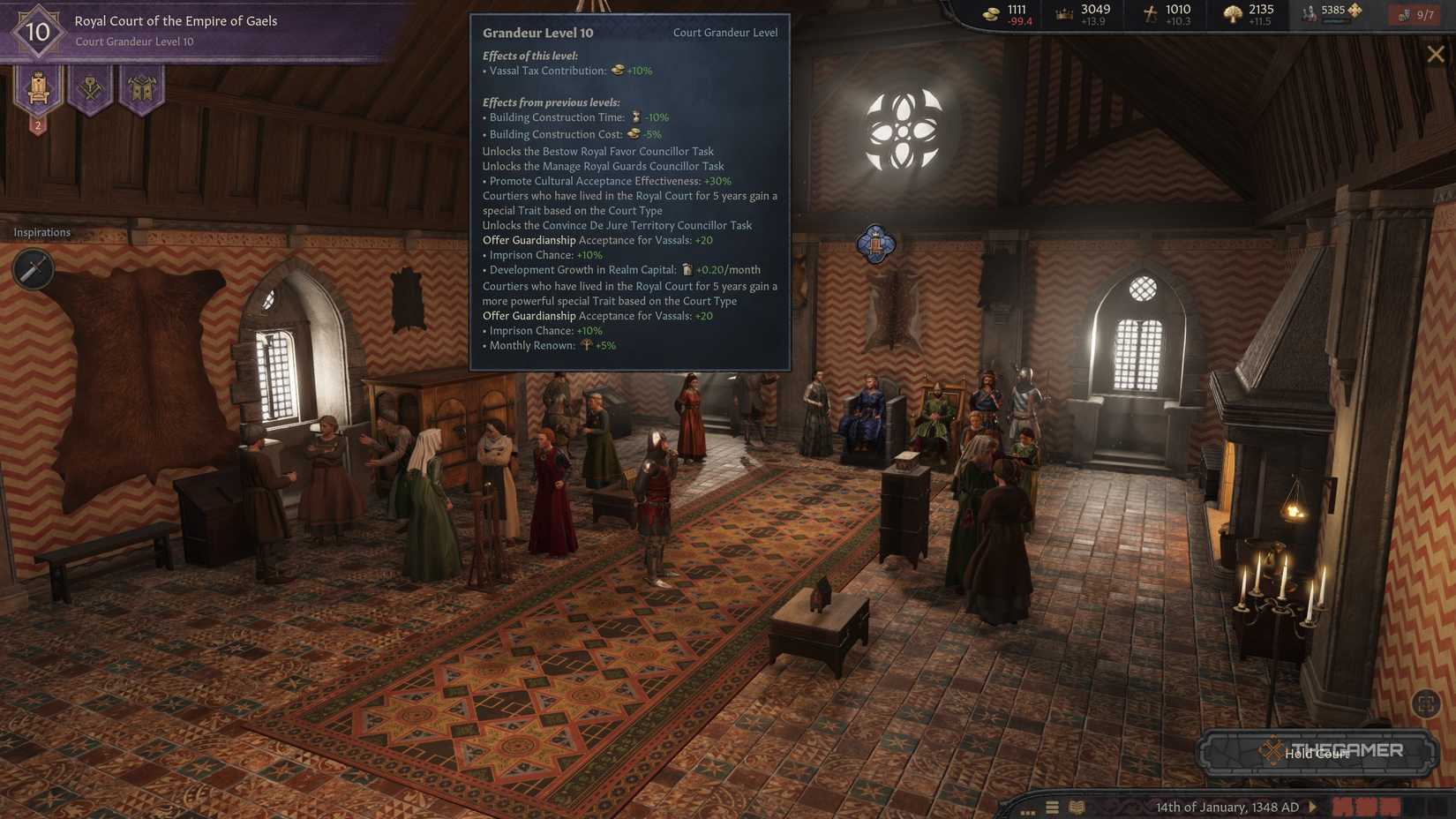1456x819 pixels.
Task: Close the Royal Court view with the X
Action: (1437, 53)
